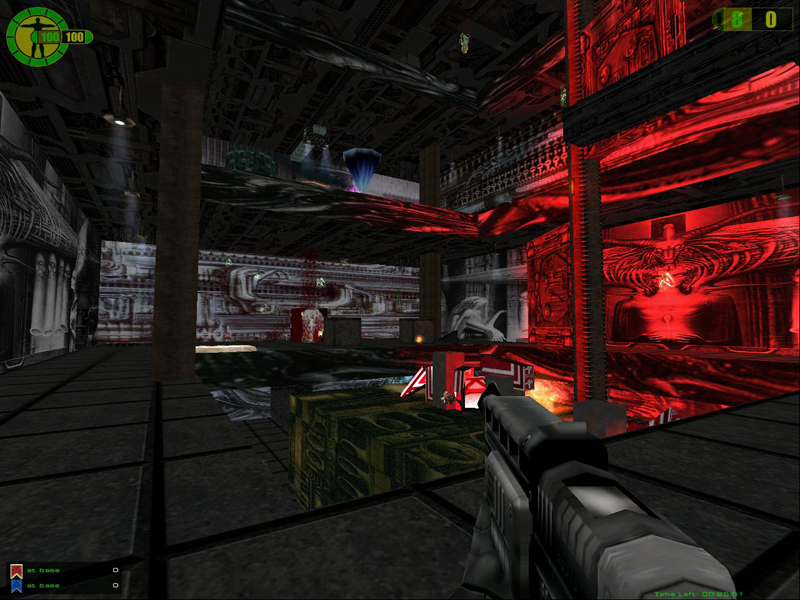The width and height of the screenshot is (800, 600).
Task: Click the red team flag icon
Action: 15,571
